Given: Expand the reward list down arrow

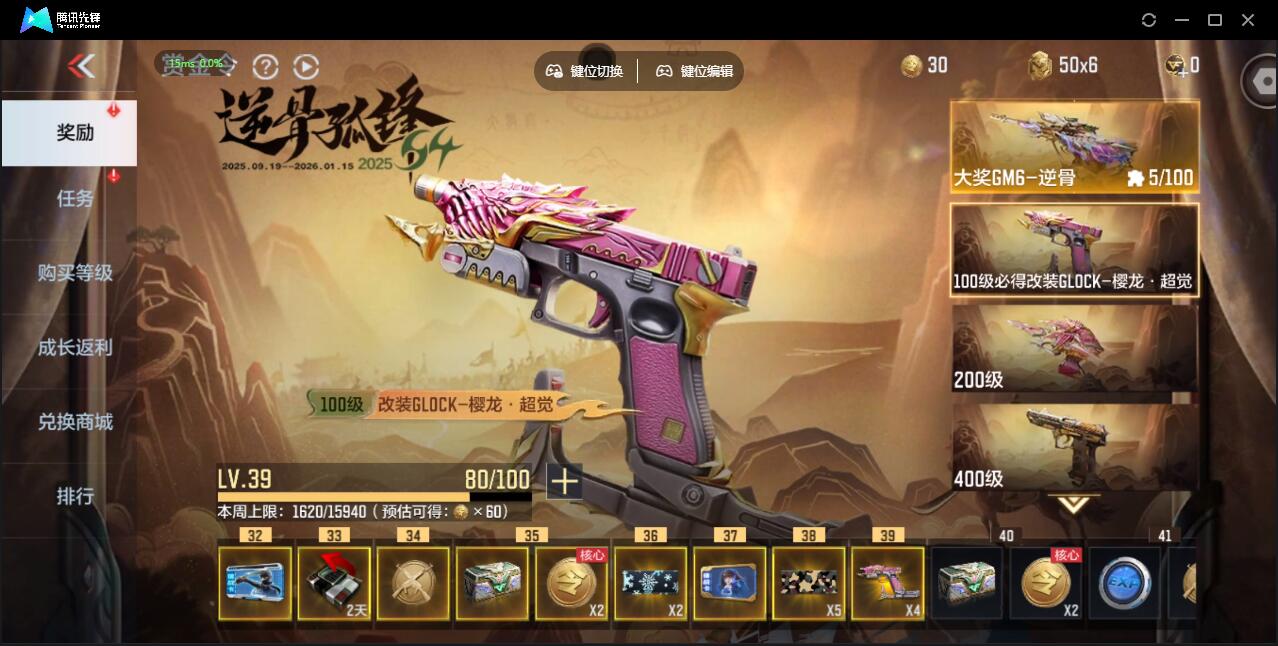Looking at the screenshot, I should (x=1073, y=504).
